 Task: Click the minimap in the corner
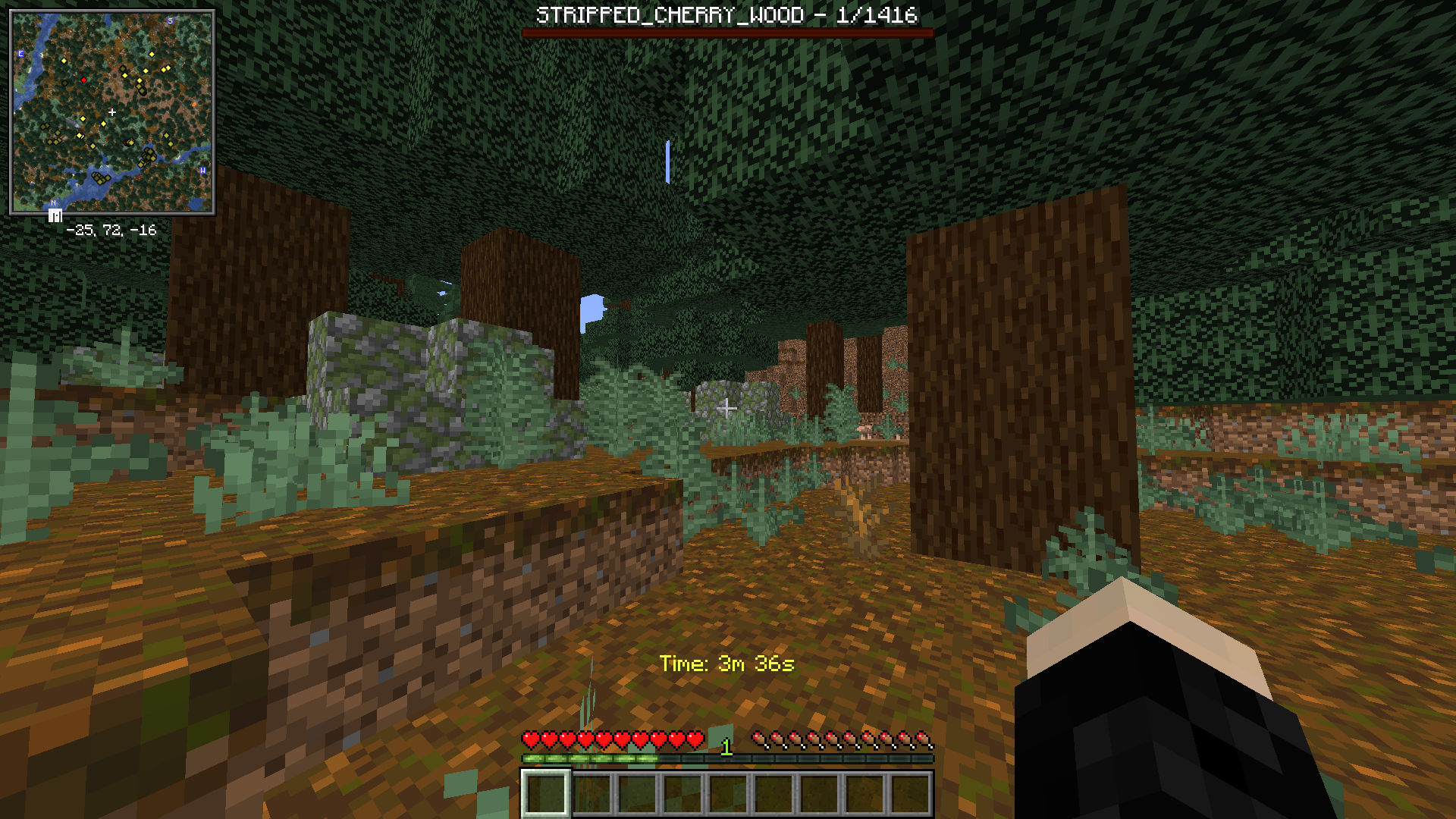(x=112, y=112)
